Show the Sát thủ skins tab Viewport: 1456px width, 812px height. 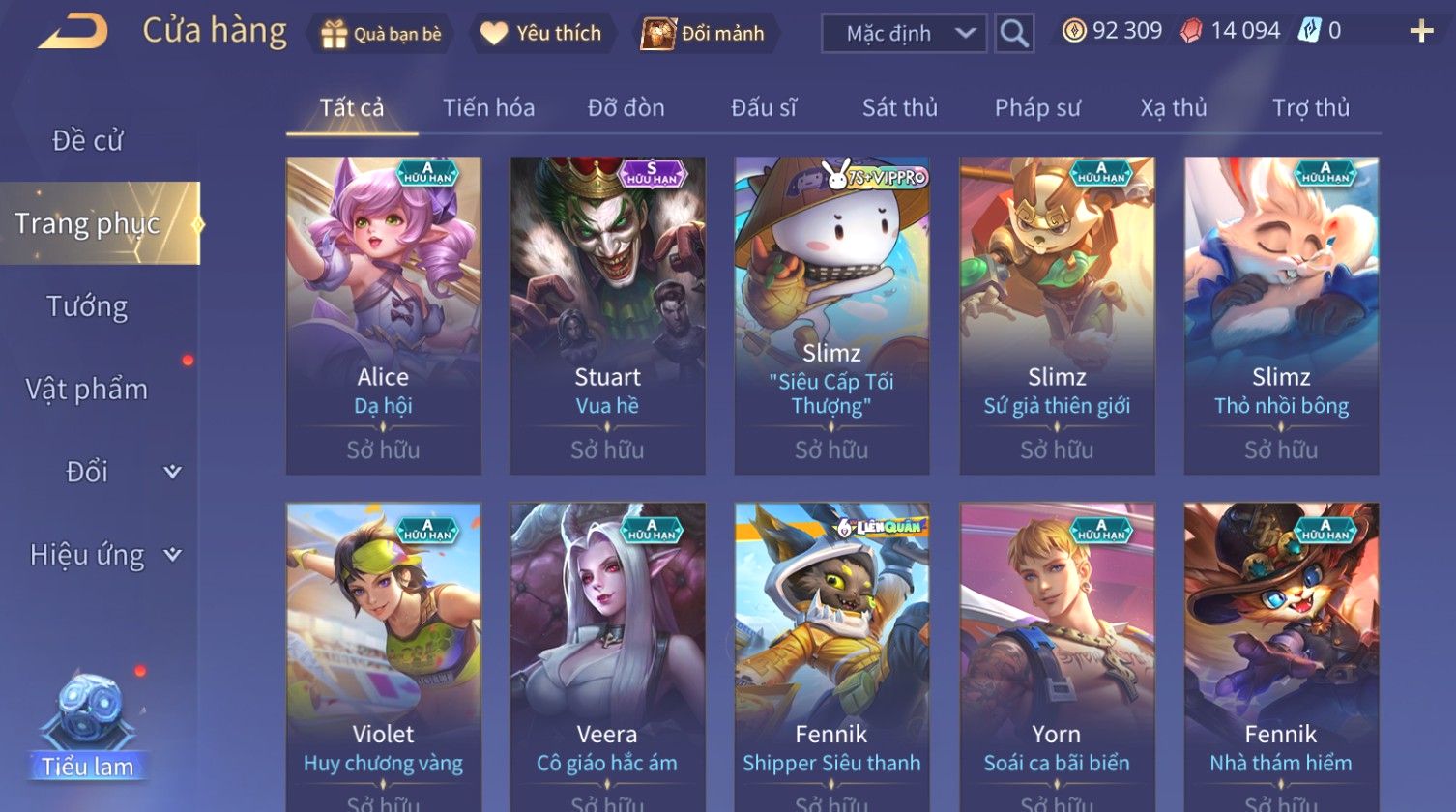(899, 108)
